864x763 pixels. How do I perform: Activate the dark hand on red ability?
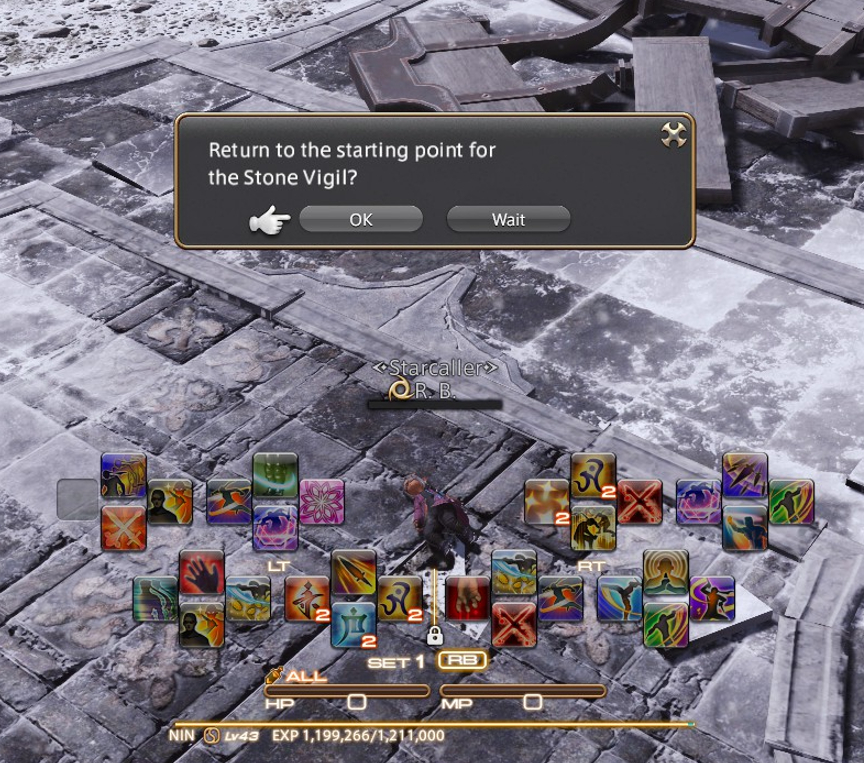[x=201, y=573]
